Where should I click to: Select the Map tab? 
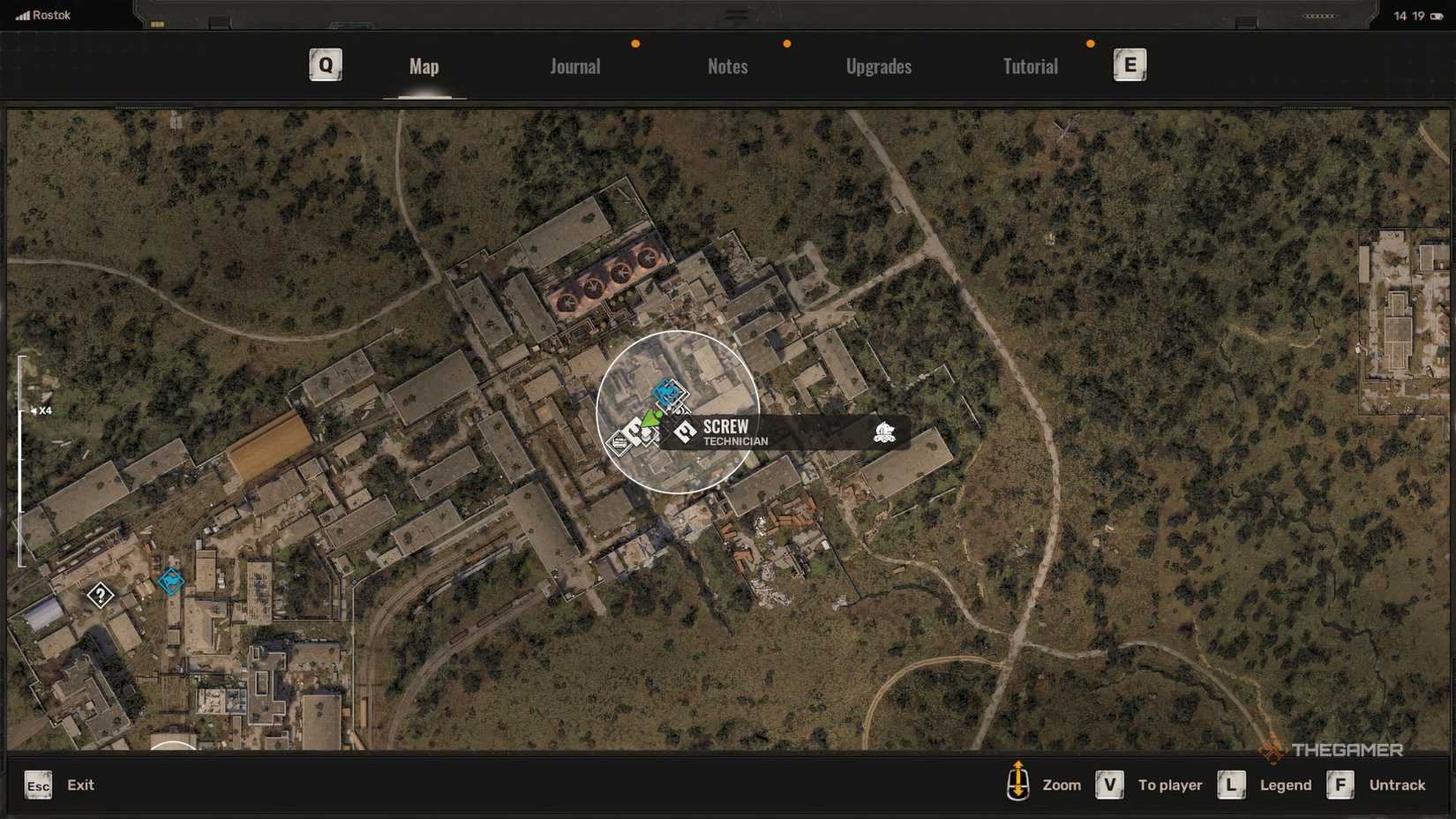[424, 66]
